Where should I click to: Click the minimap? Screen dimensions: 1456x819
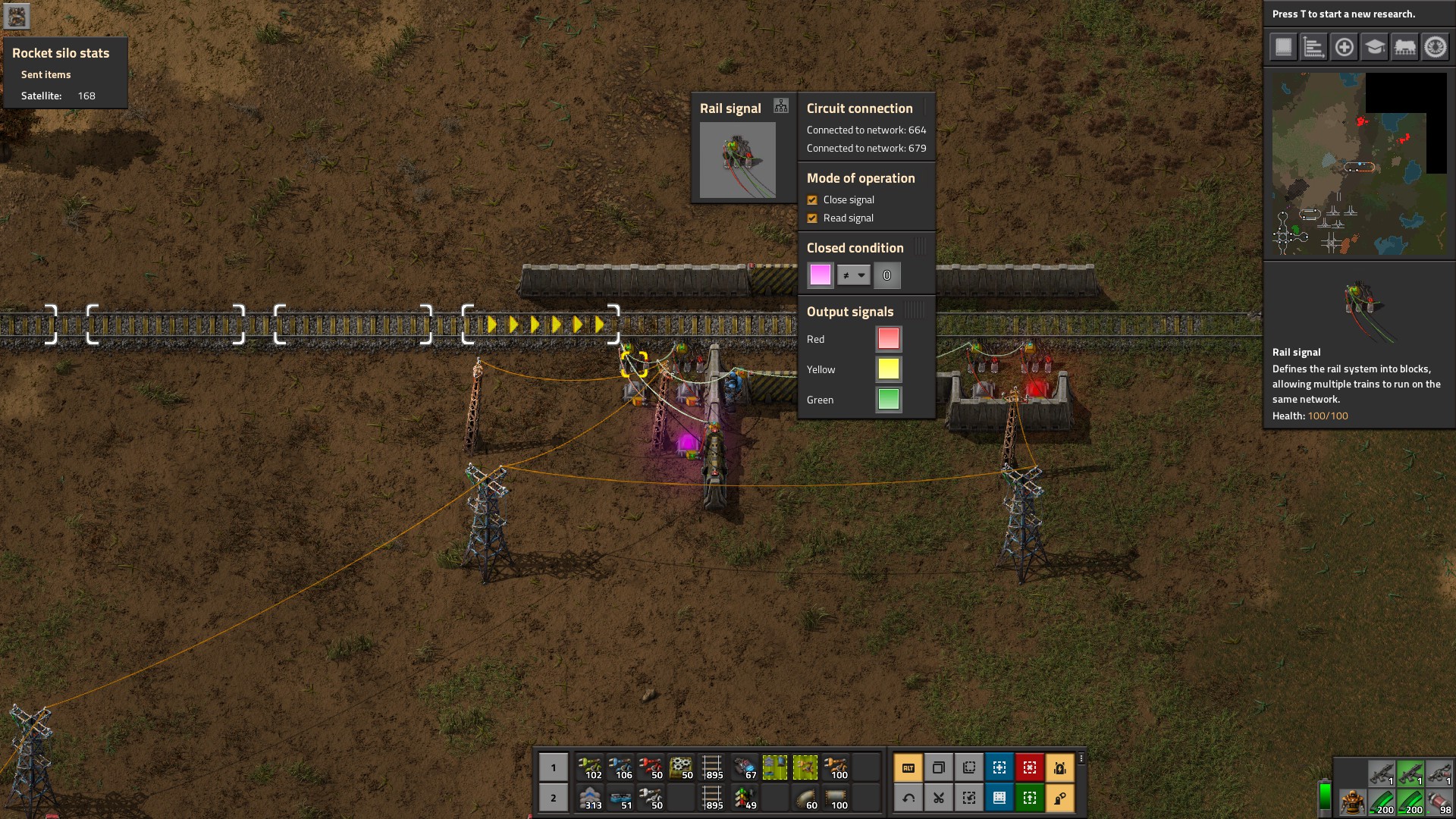coord(1359,164)
